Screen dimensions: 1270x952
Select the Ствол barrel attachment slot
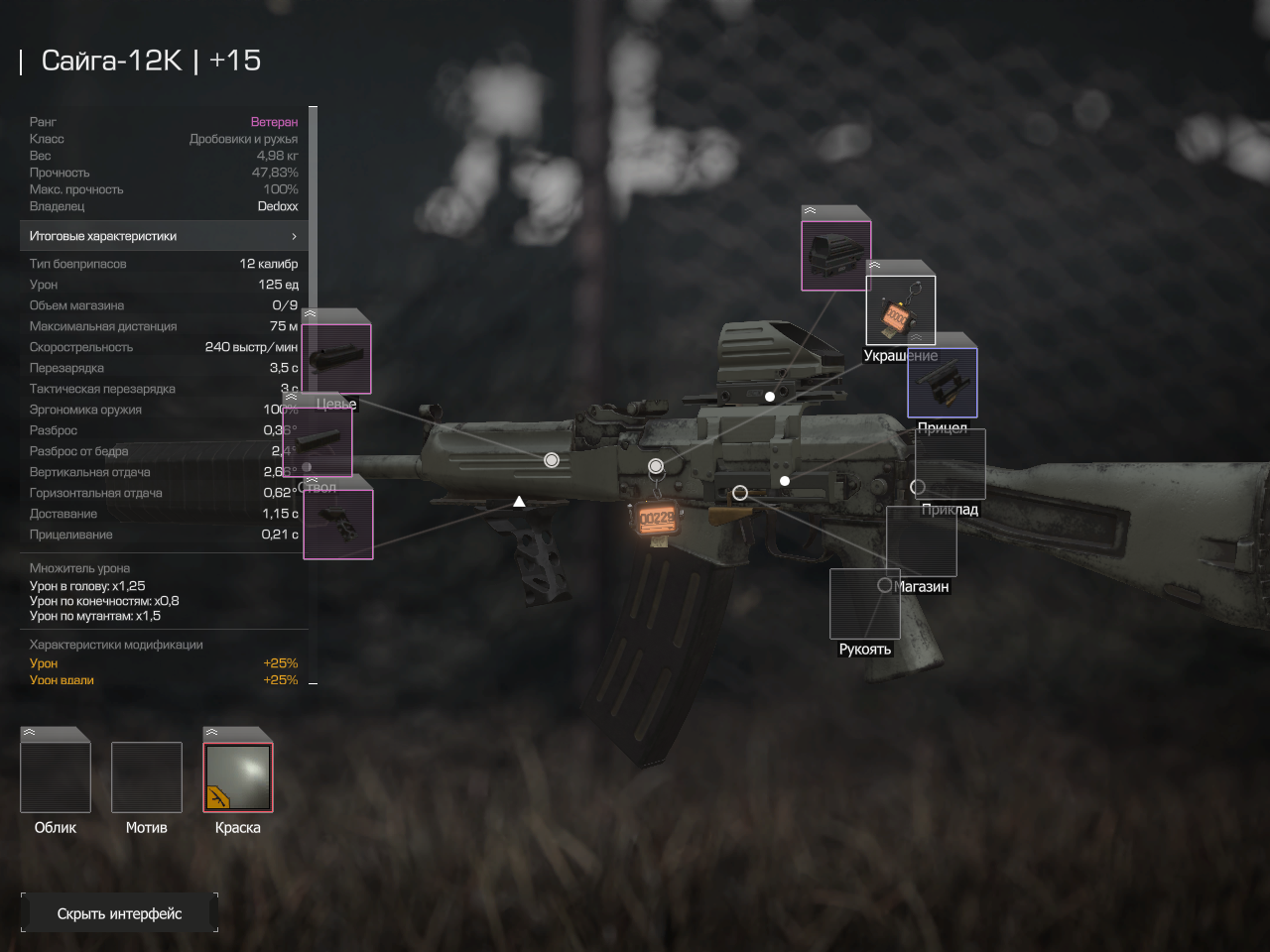pyautogui.click(x=318, y=440)
